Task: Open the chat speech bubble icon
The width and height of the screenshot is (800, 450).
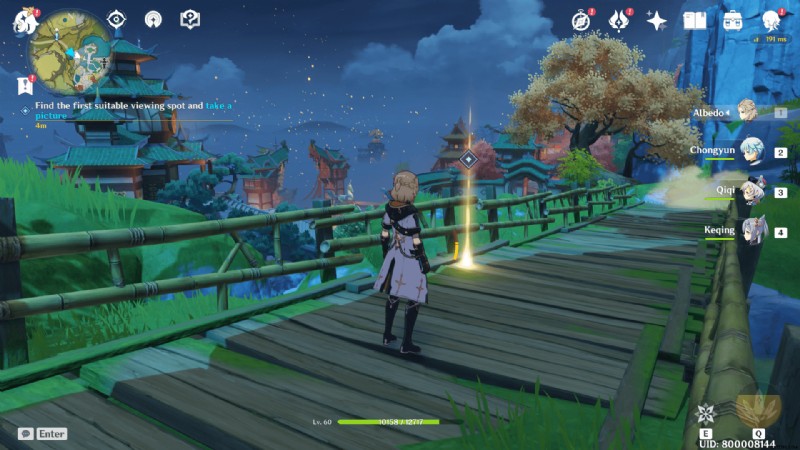Action: (x=25, y=434)
